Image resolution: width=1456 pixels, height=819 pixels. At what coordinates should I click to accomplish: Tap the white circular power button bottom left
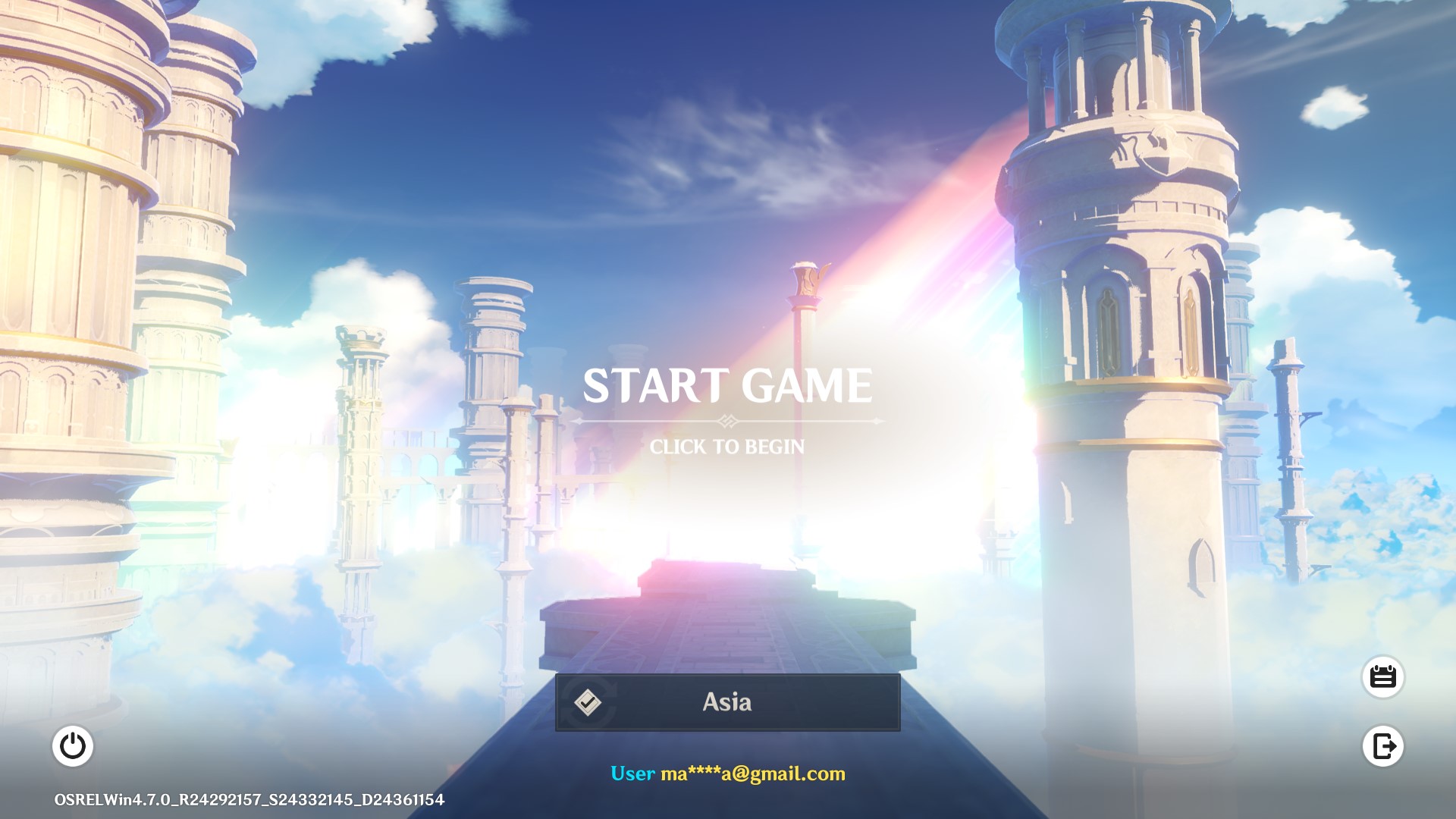click(74, 747)
